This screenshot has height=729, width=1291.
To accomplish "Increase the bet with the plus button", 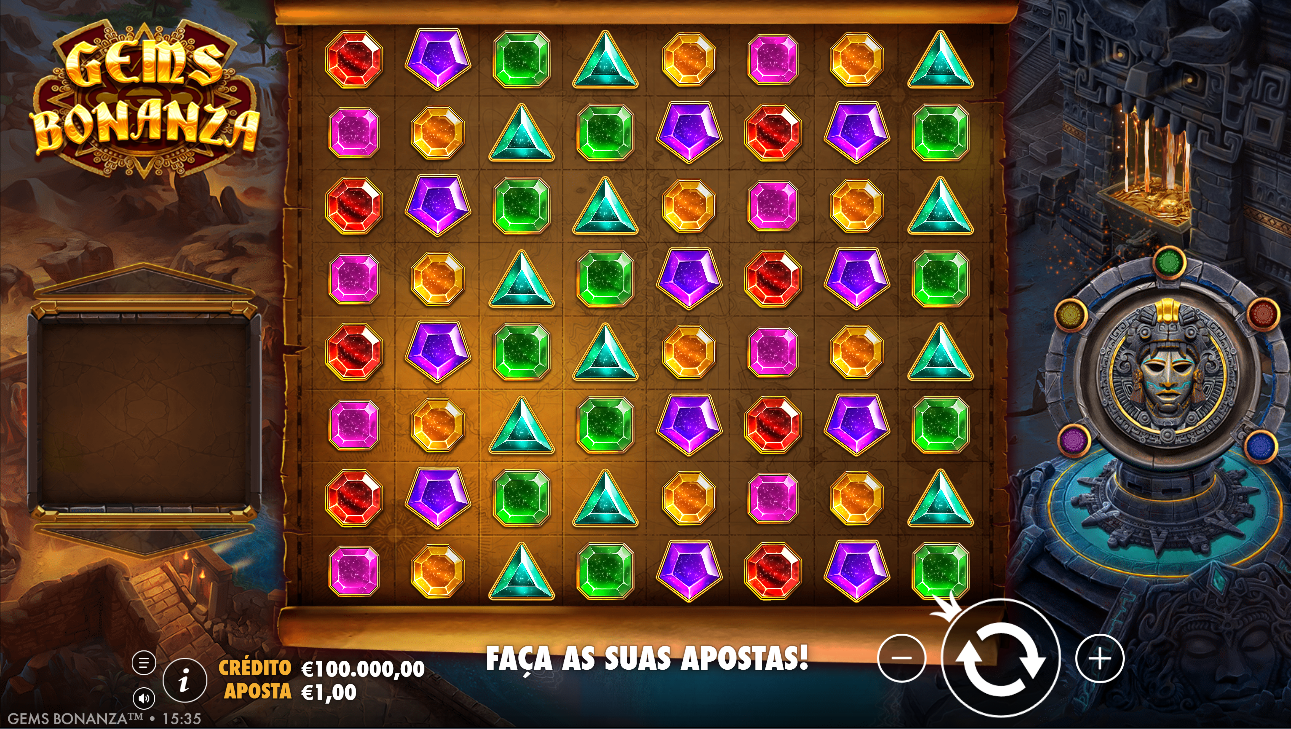I will click(1100, 658).
